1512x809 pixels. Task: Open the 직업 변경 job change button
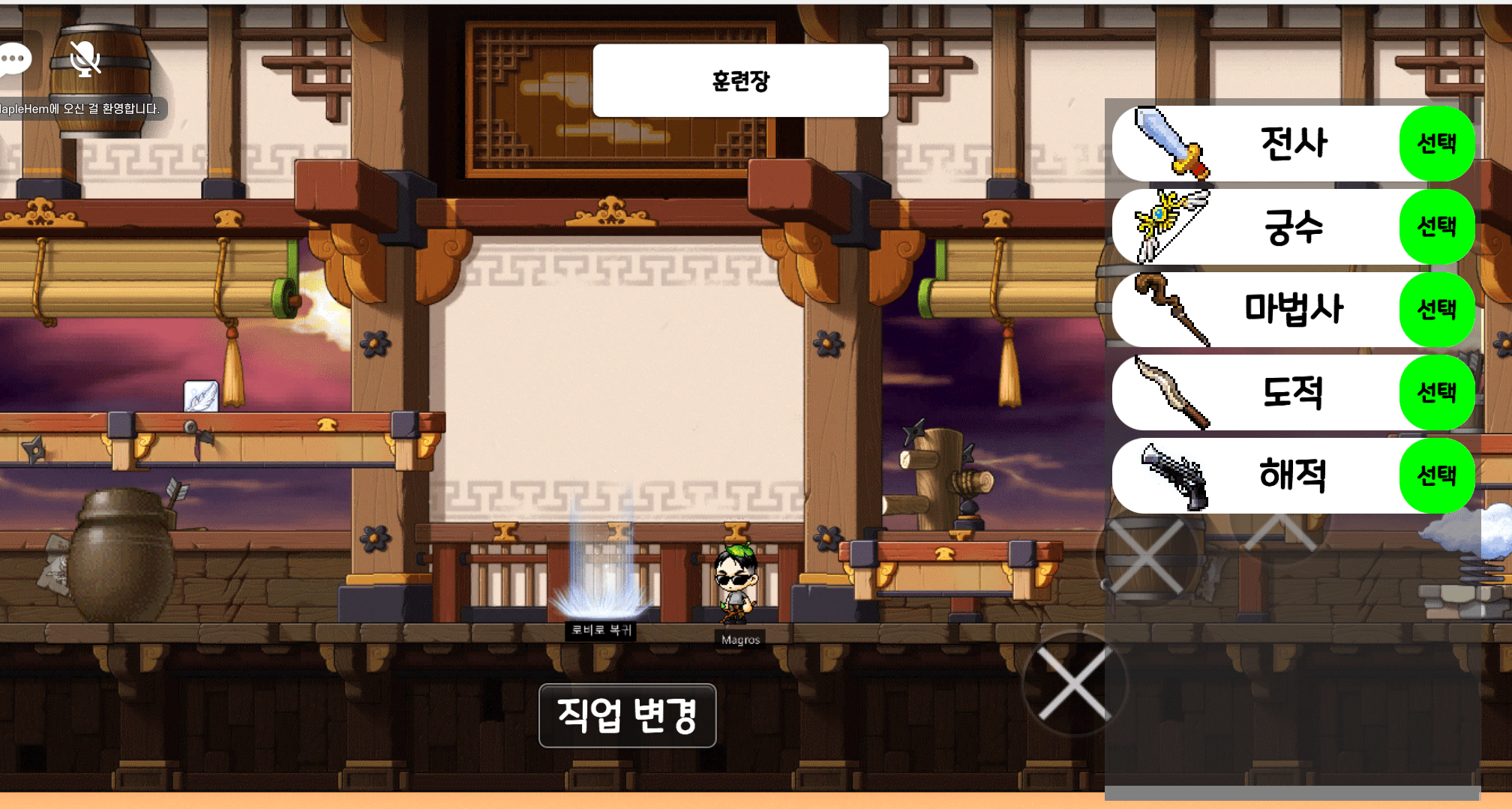pyautogui.click(x=627, y=715)
